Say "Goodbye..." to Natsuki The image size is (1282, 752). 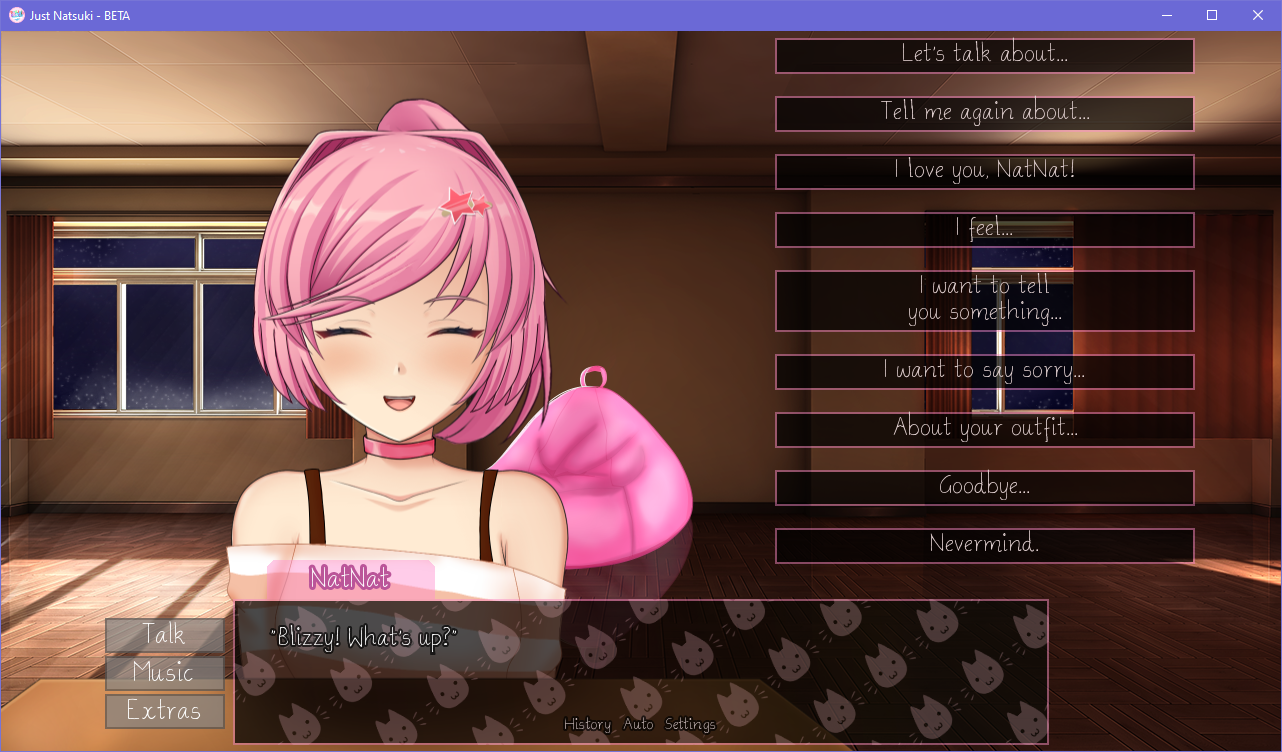coord(984,488)
